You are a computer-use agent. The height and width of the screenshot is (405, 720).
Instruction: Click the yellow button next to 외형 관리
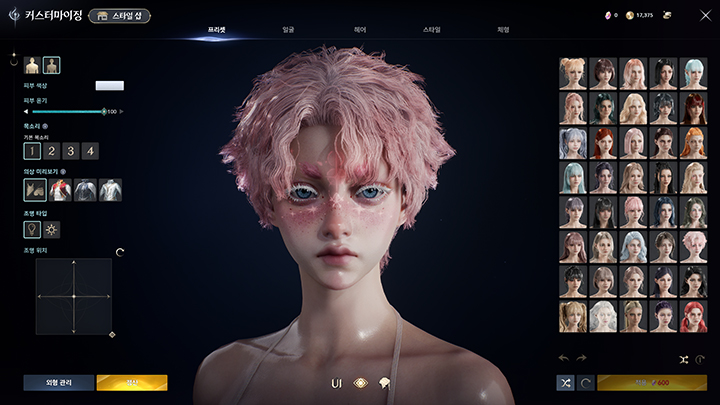pos(132,382)
